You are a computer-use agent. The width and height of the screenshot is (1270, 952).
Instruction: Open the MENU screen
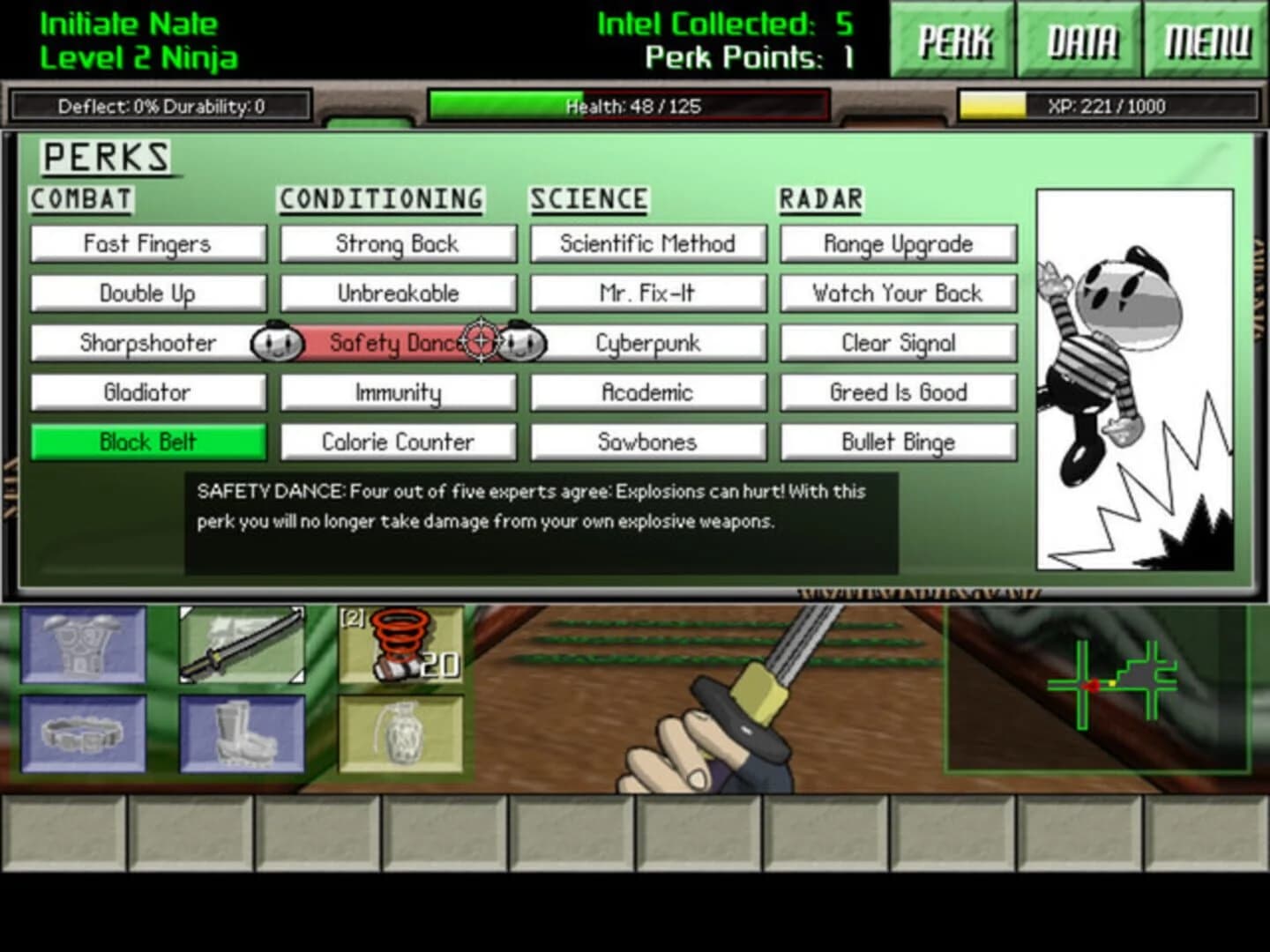[x=1206, y=40]
